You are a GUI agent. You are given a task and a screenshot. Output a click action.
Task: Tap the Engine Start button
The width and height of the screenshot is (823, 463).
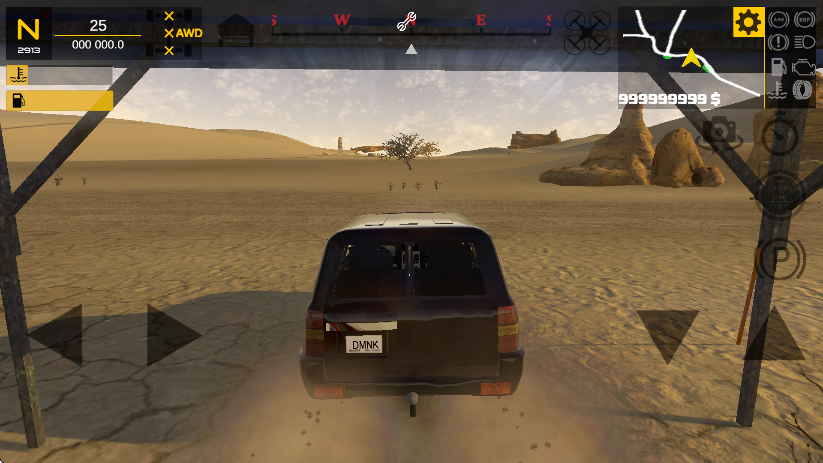pyautogui.click(x=779, y=190)
